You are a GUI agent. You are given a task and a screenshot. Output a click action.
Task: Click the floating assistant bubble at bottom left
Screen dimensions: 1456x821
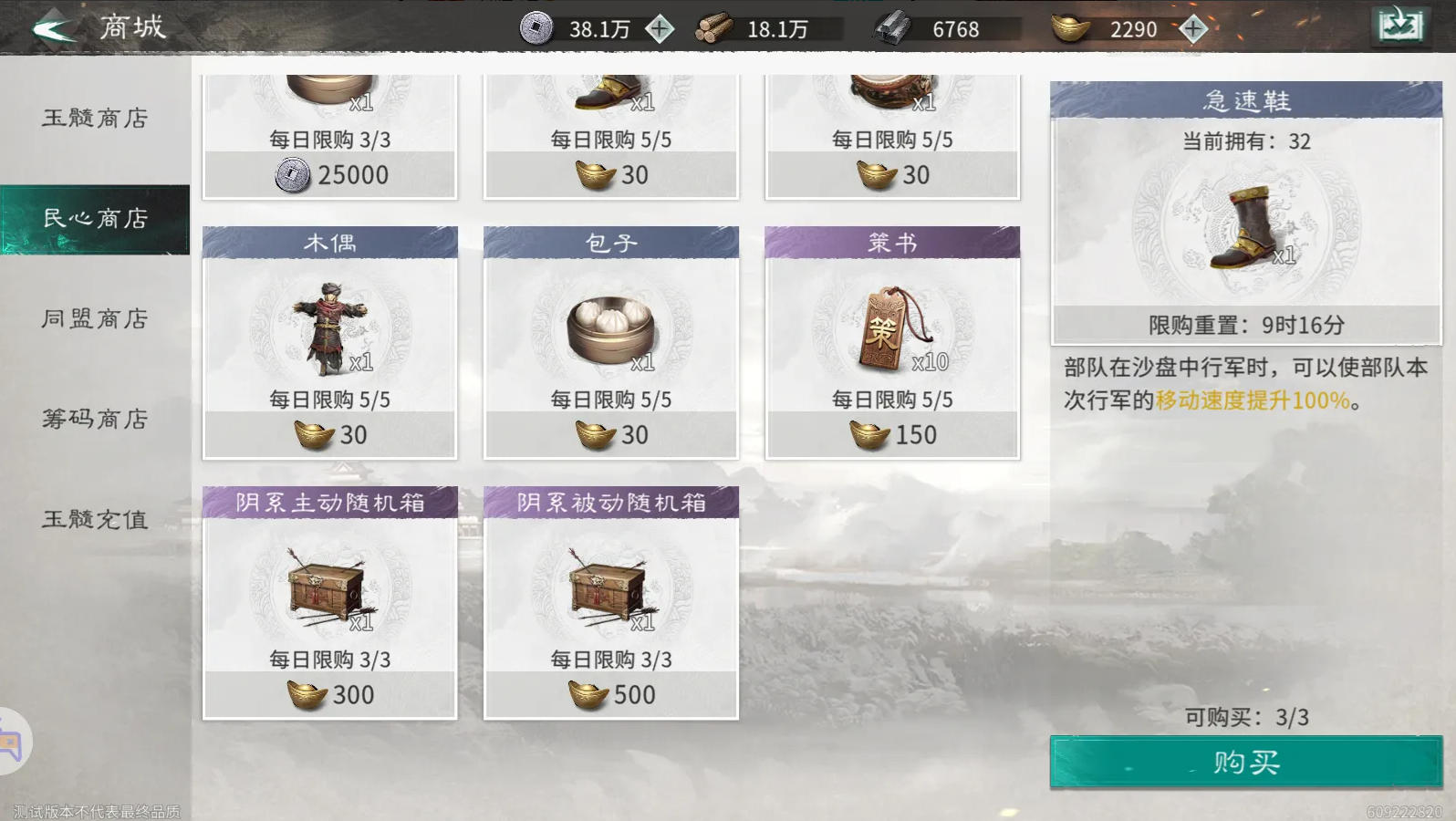pos(16,739)
